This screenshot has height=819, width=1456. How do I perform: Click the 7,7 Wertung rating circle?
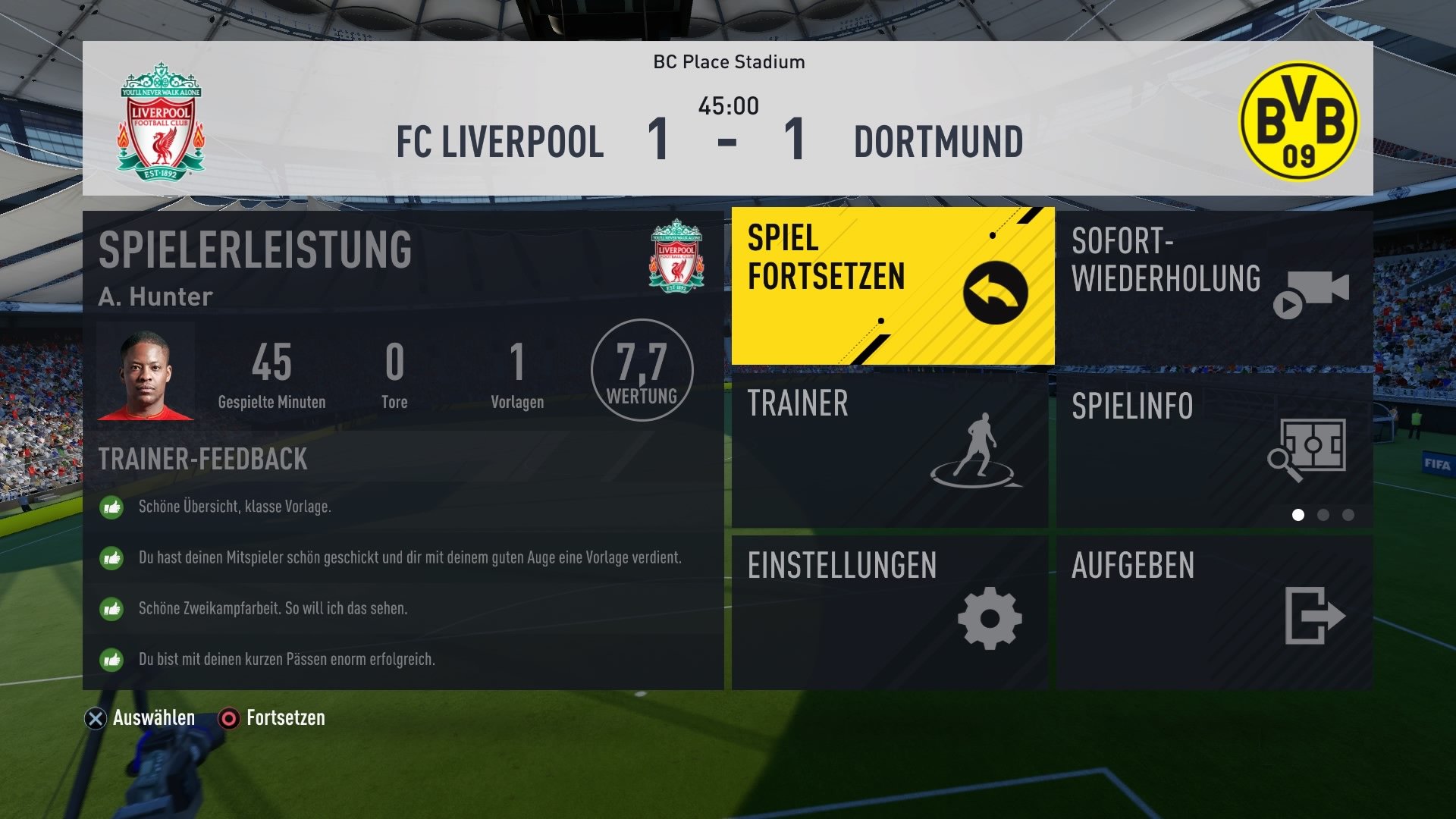coord(642,370)
